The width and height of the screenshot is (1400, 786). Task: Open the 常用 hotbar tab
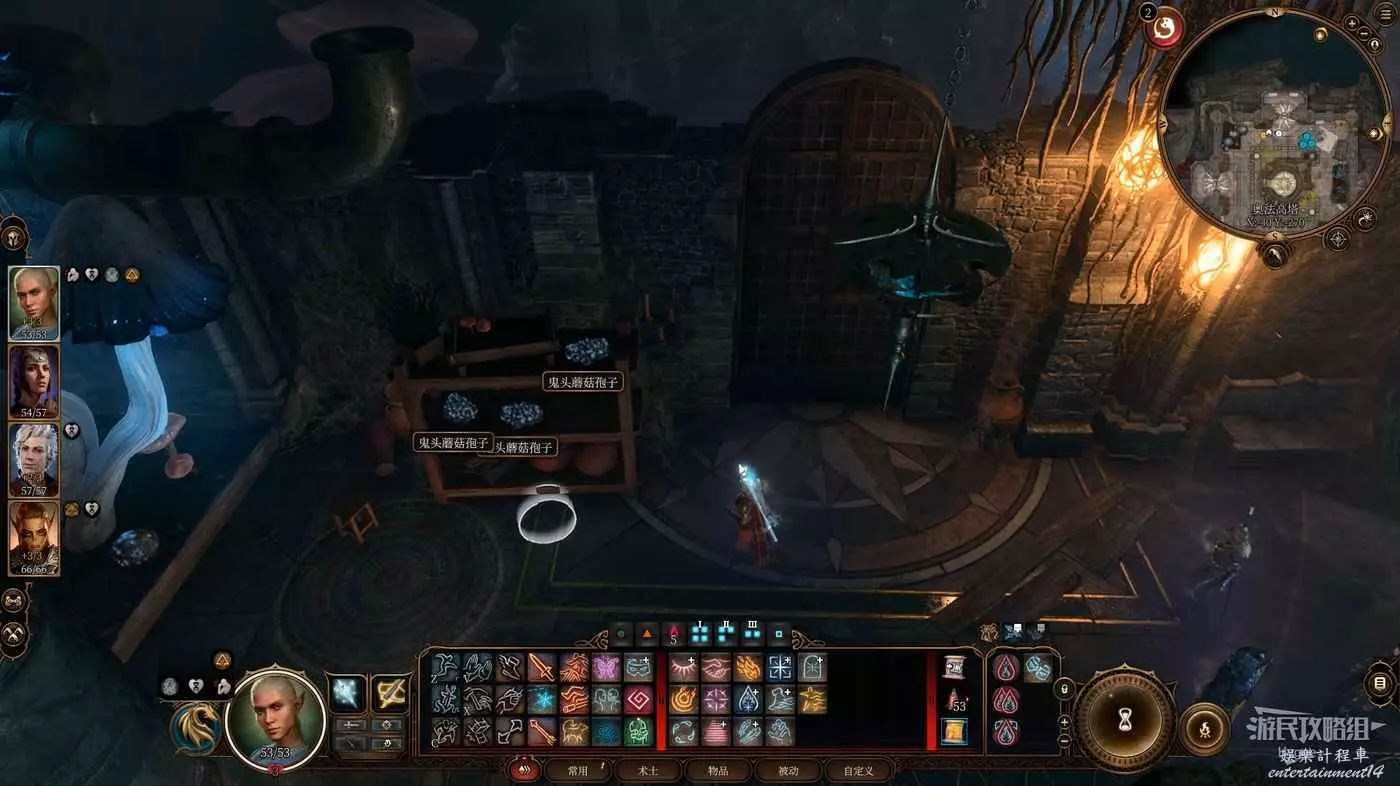click(578, 771)
